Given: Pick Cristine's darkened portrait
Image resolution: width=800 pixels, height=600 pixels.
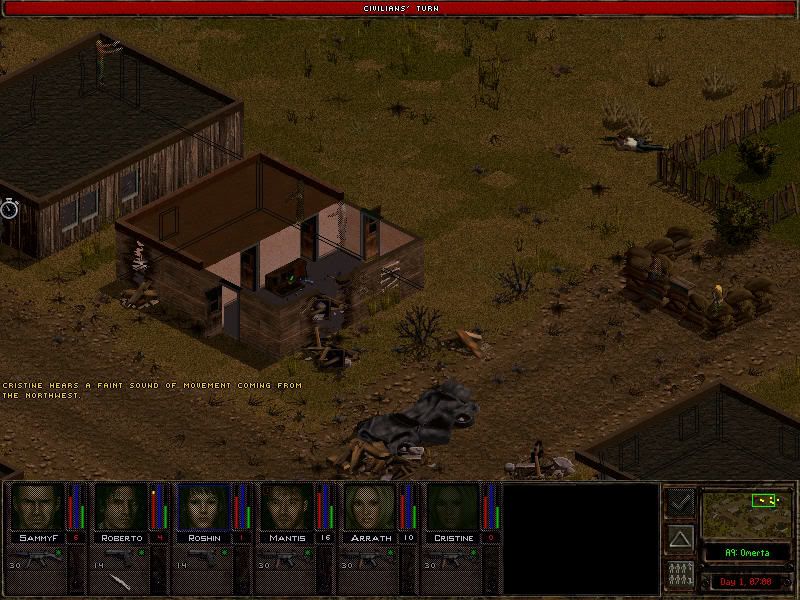Looking at the screenshot, I should [x=452, y=507].
